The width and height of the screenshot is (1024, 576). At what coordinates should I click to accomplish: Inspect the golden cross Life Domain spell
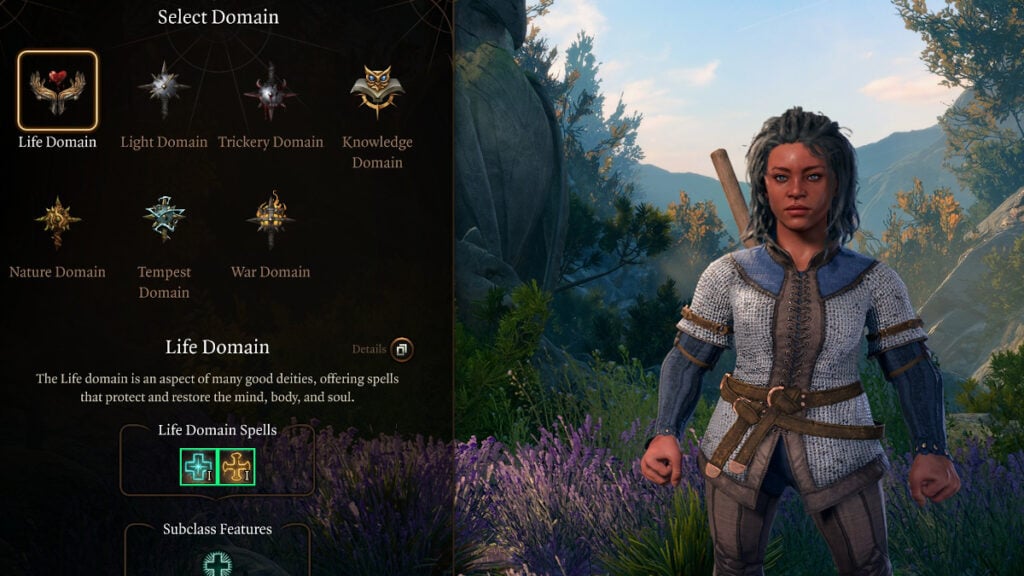point(237,466)
